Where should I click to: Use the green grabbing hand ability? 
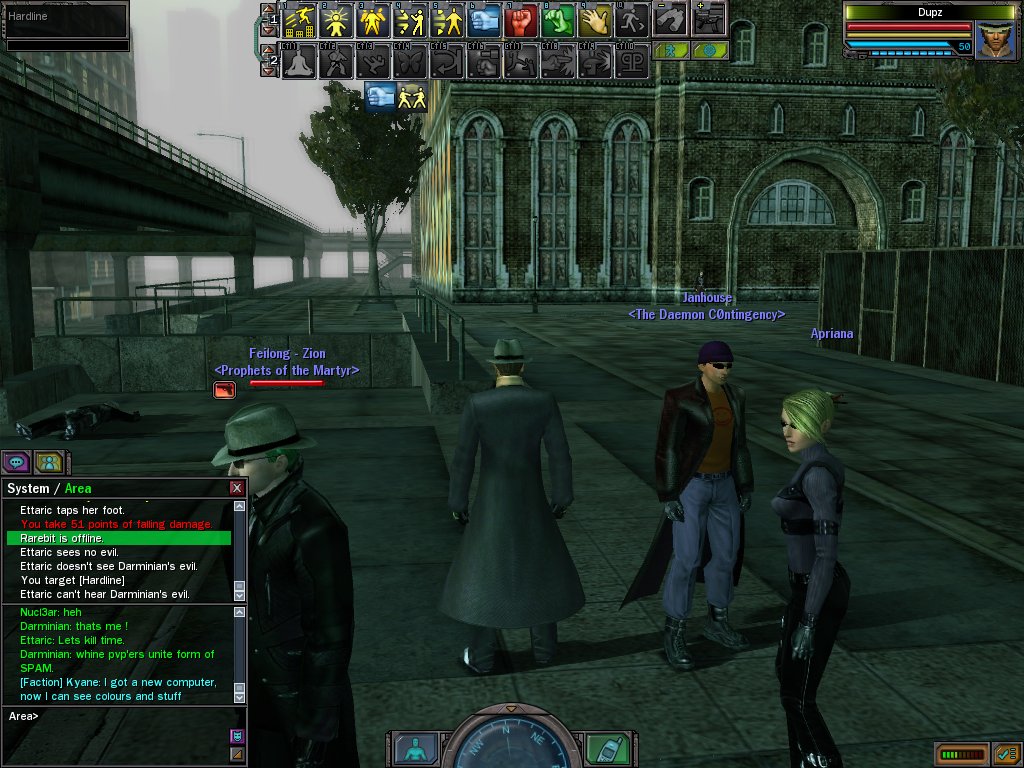click(558, 19)
